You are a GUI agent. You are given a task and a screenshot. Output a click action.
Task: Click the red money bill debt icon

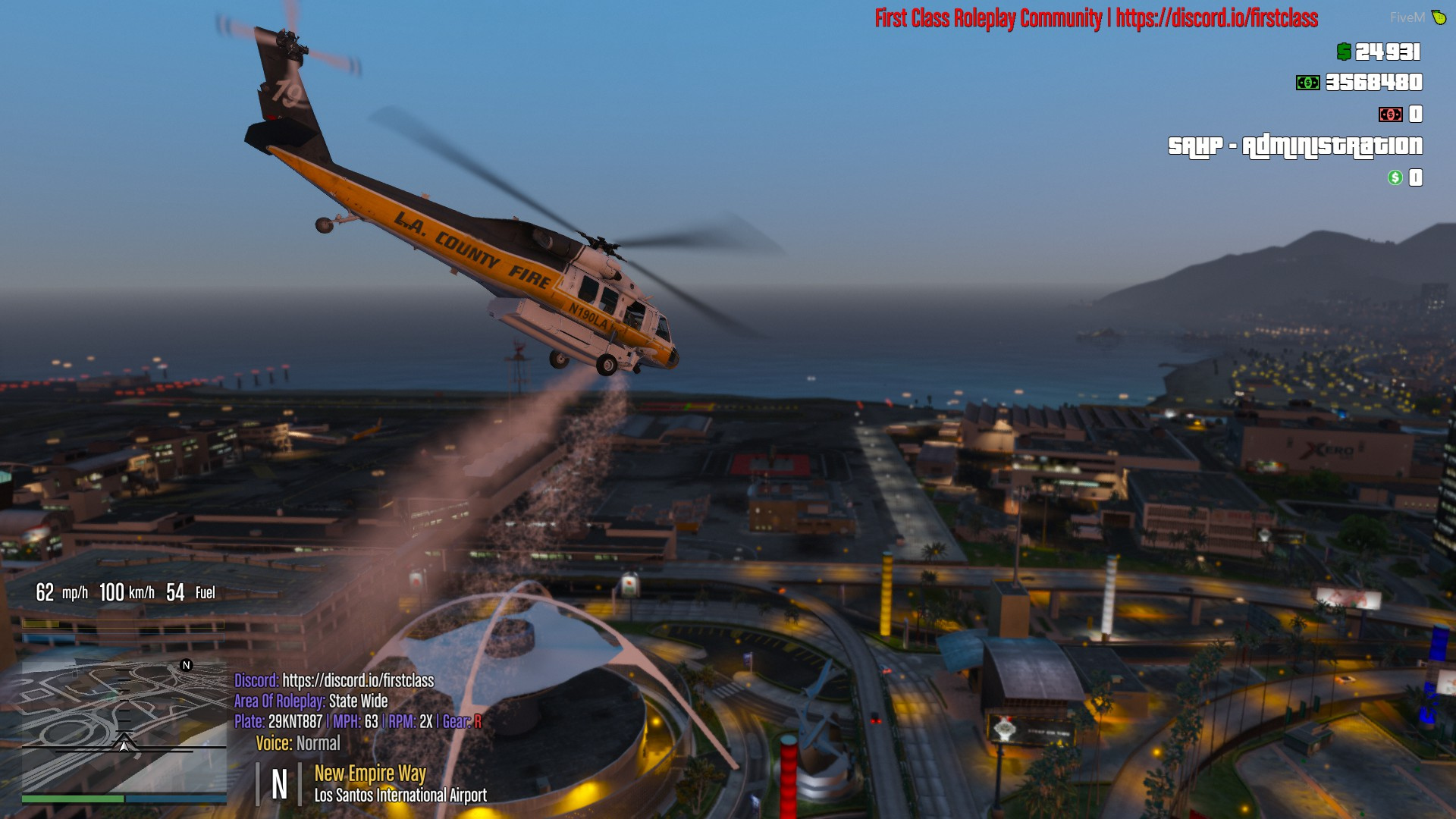1390,115
